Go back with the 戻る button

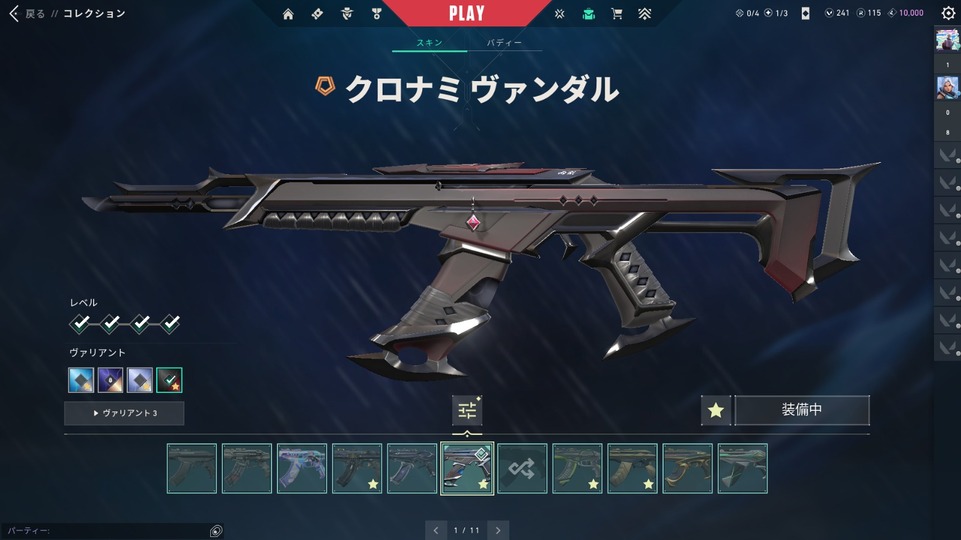[x=28, y=14]
